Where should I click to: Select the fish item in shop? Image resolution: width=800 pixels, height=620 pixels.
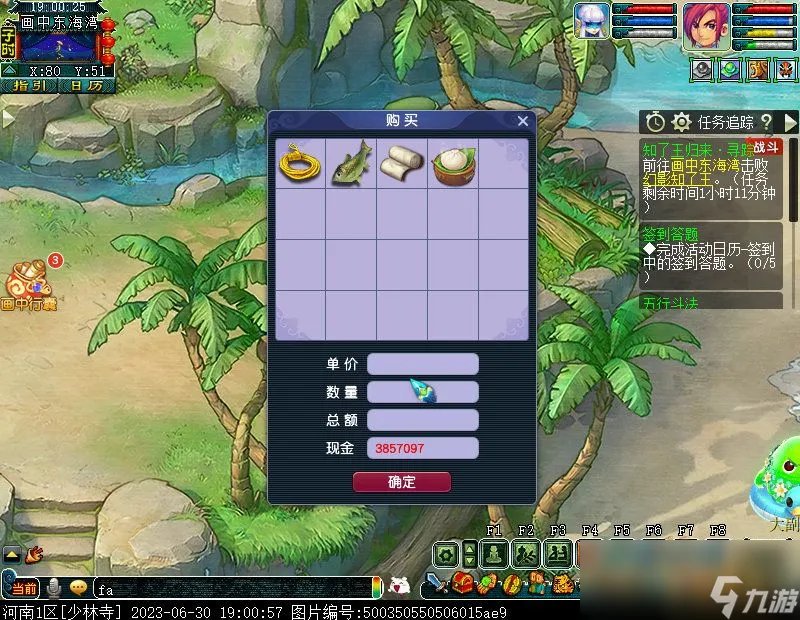(x=351, y=163)
